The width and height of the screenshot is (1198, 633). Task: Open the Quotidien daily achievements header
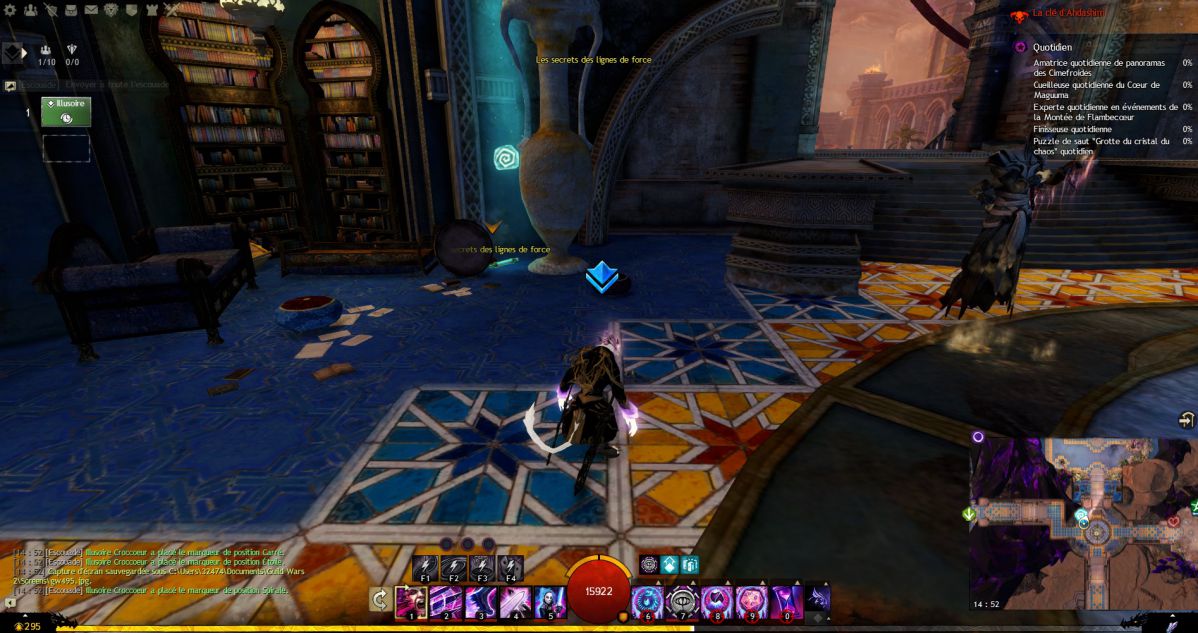1053,46
